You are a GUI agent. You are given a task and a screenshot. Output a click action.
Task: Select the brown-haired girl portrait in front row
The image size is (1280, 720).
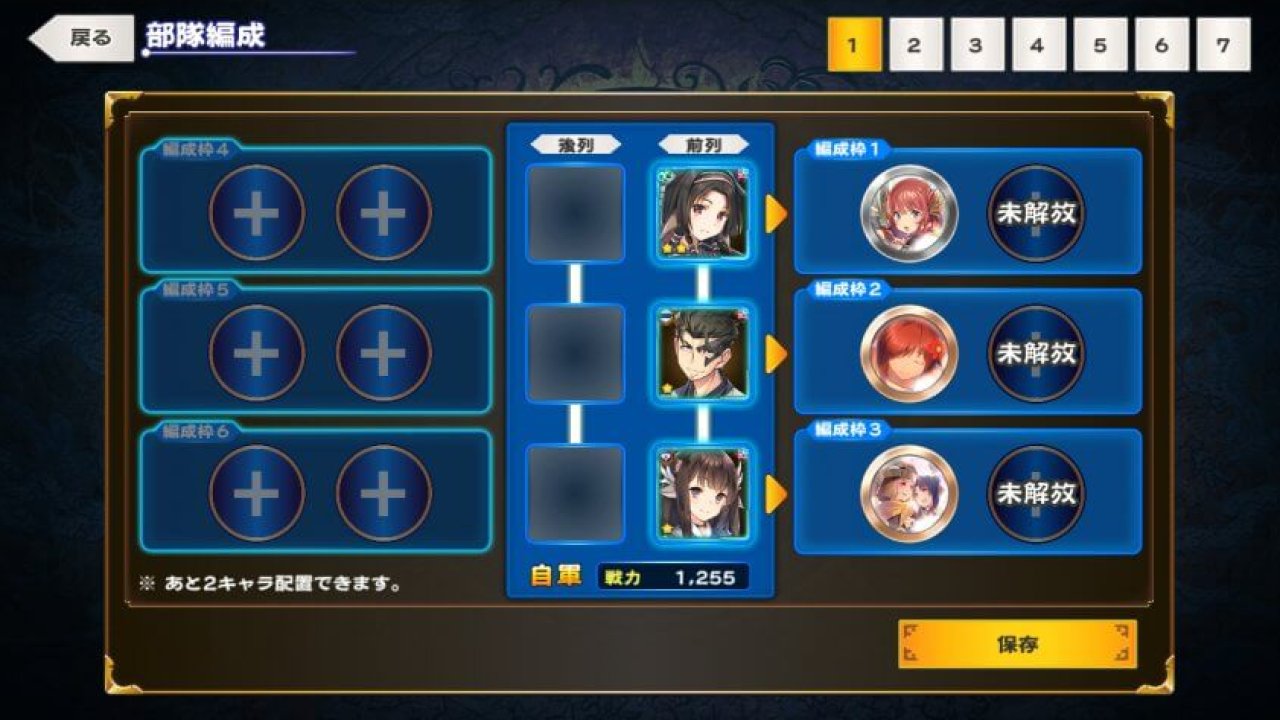point(703,493)
